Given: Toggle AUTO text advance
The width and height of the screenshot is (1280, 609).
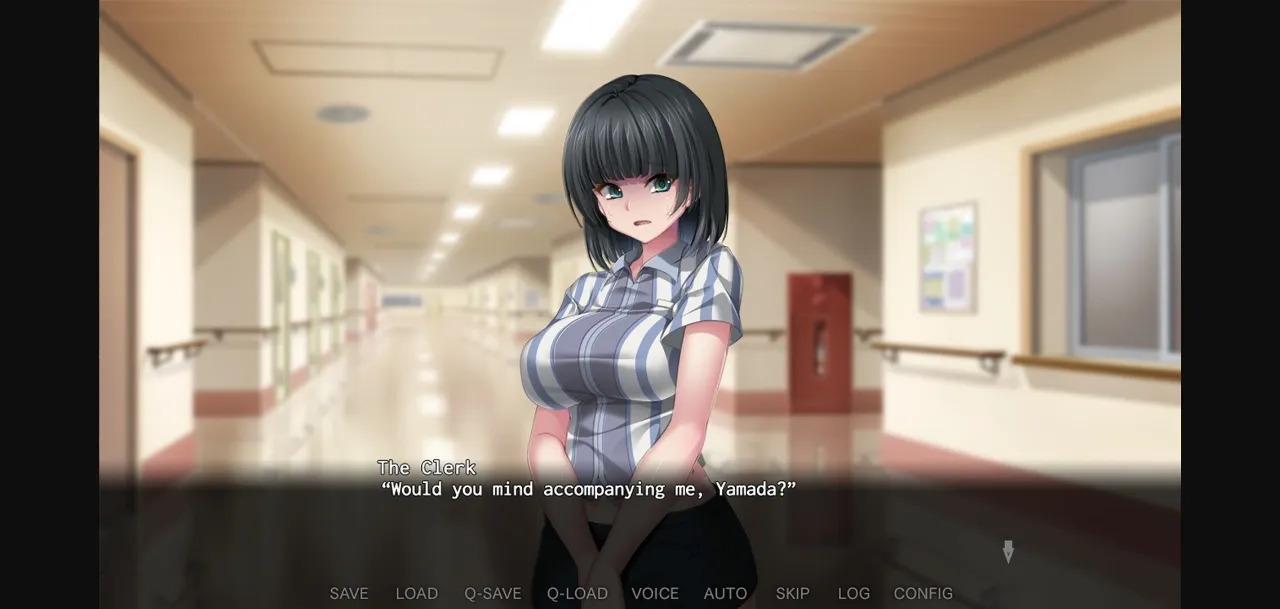Looking at the screenshot, I should 725,593.
